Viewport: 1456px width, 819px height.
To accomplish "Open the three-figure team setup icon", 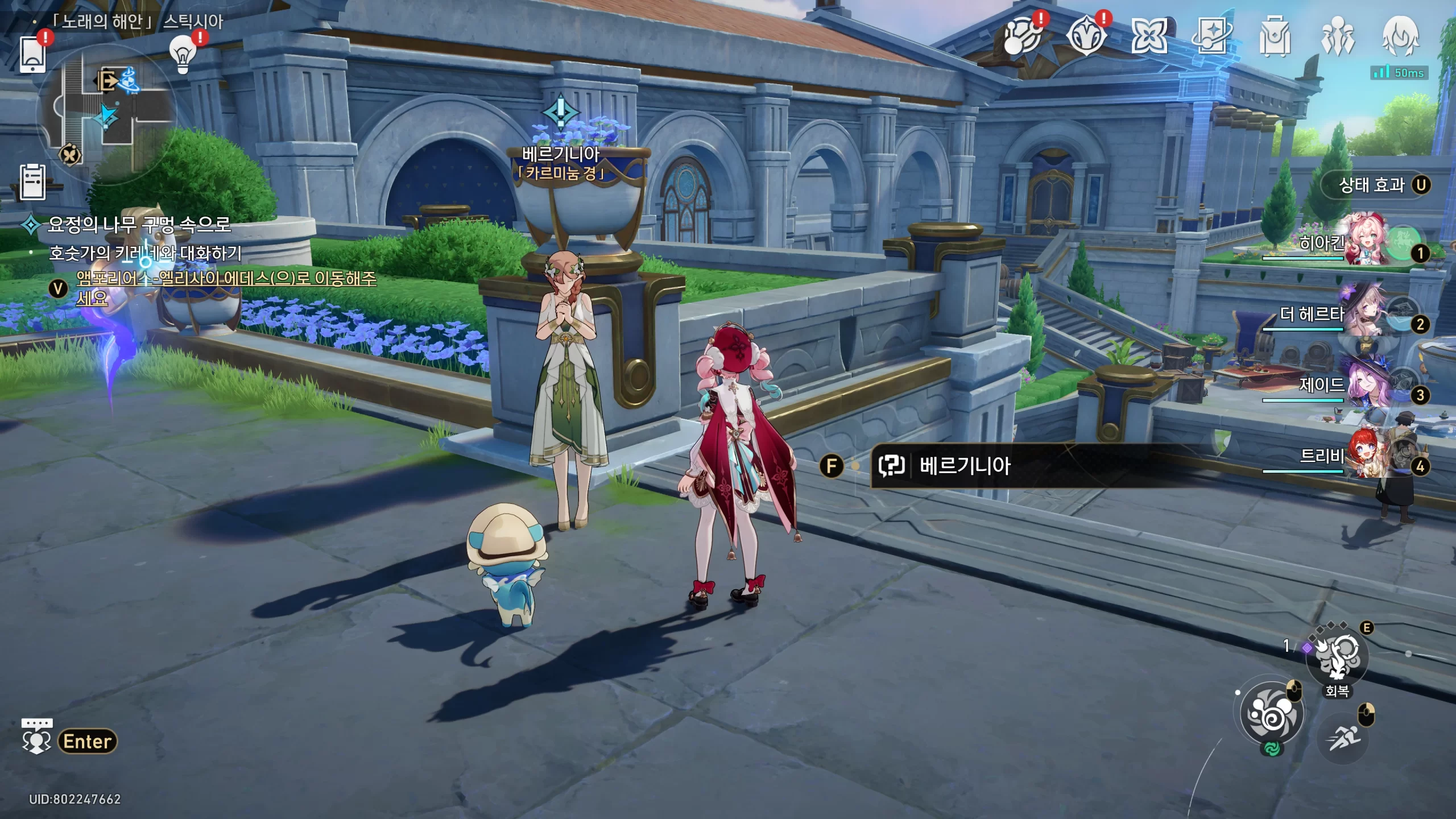I will tap(1338, 36).
